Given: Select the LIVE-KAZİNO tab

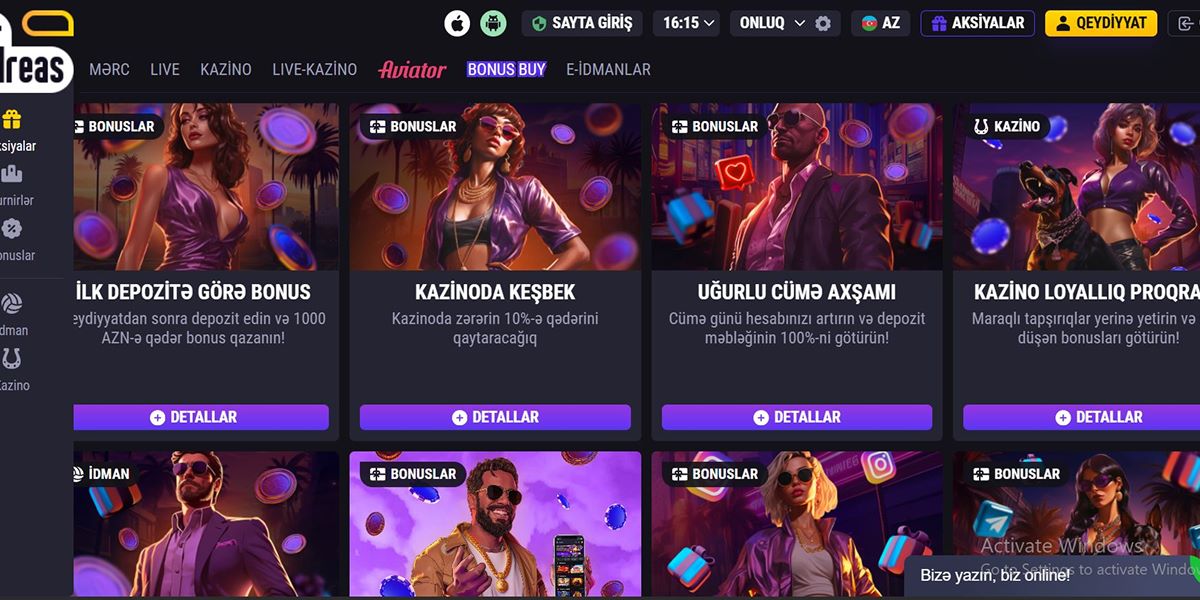Looking at the screenshot, I should [314, 70].
